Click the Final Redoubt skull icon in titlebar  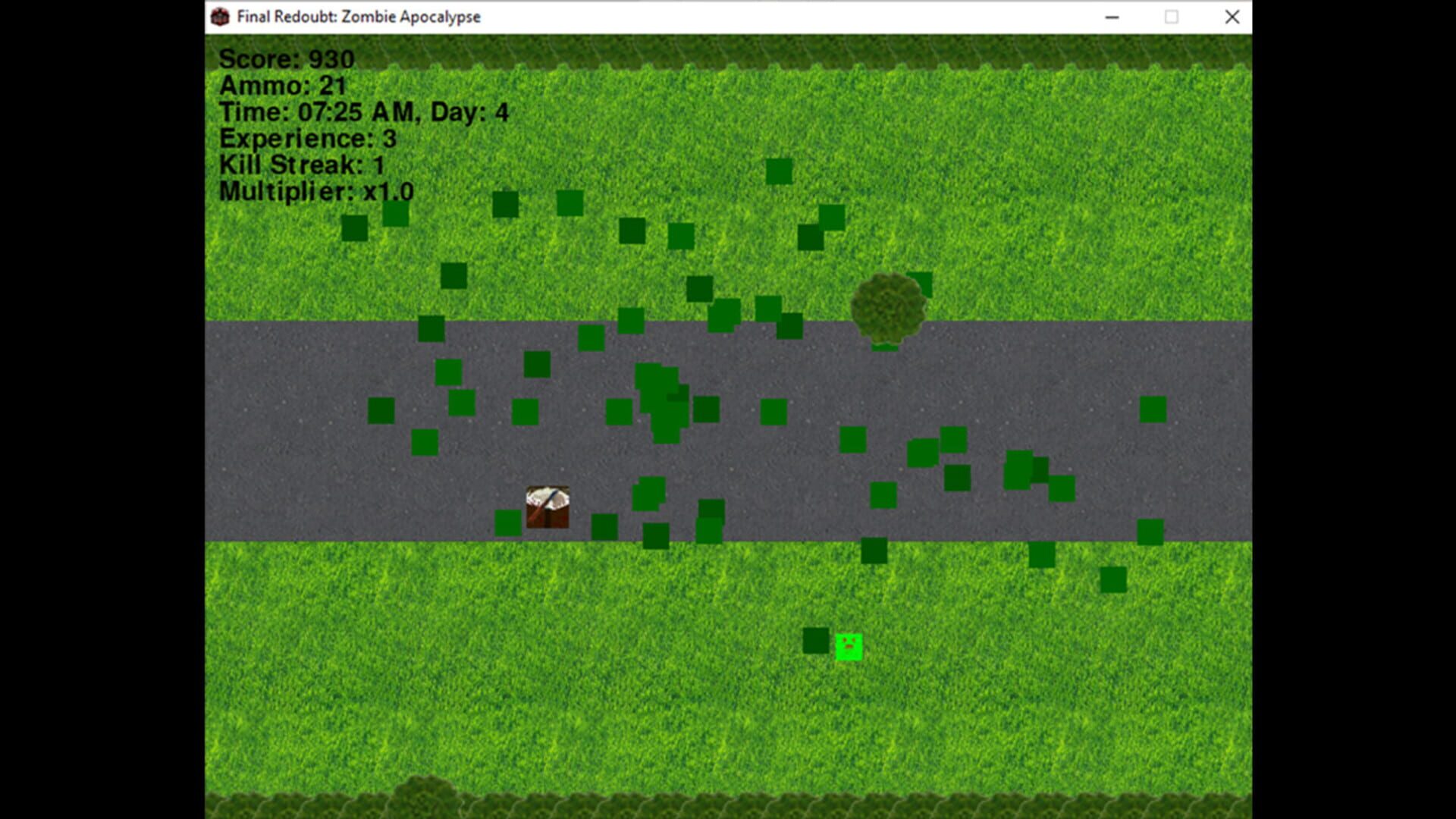(x=221, y=16)
